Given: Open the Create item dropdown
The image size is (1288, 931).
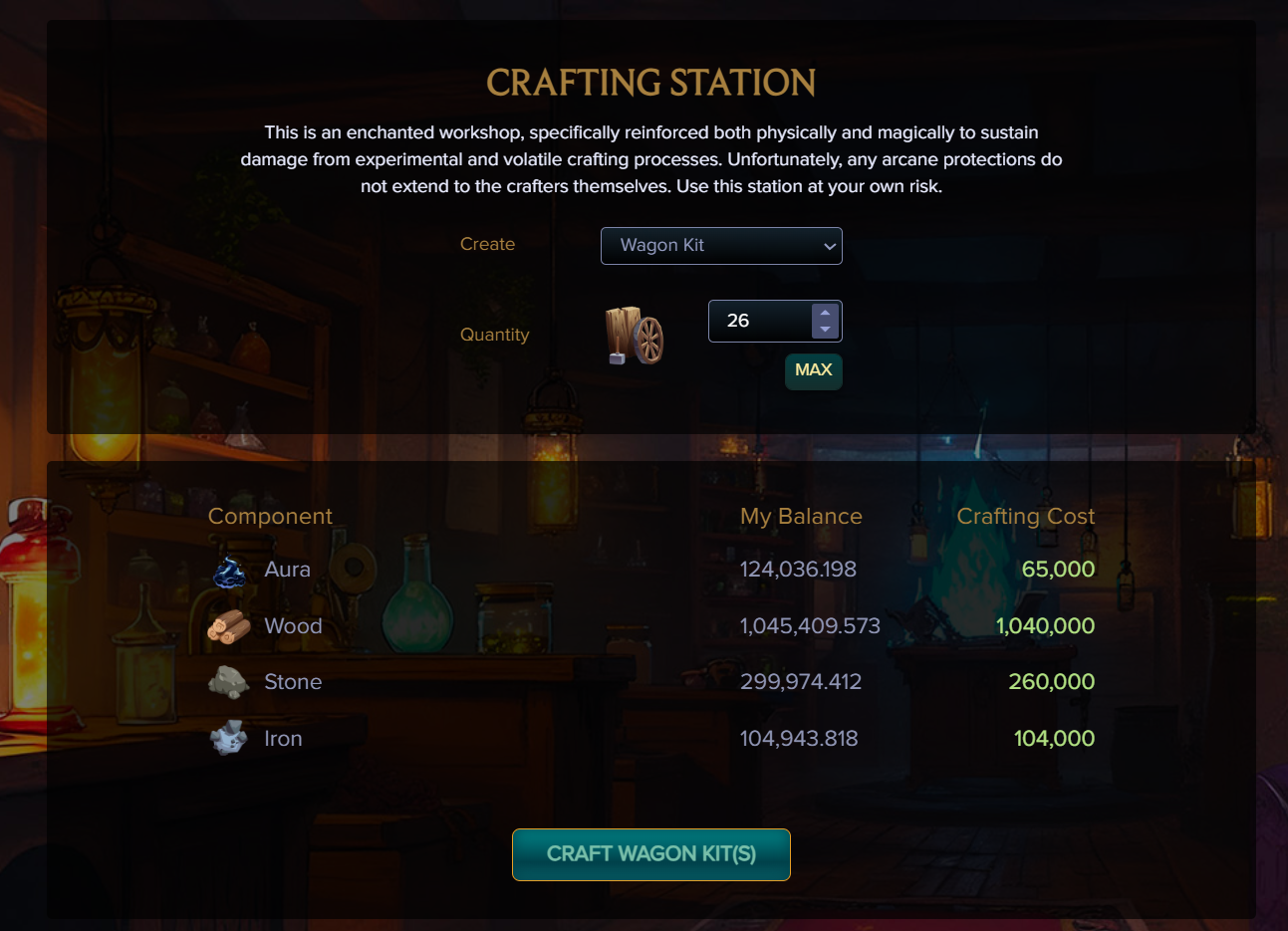Looking at the screenshot, I should pyautogui.click(x=721, y=246).
